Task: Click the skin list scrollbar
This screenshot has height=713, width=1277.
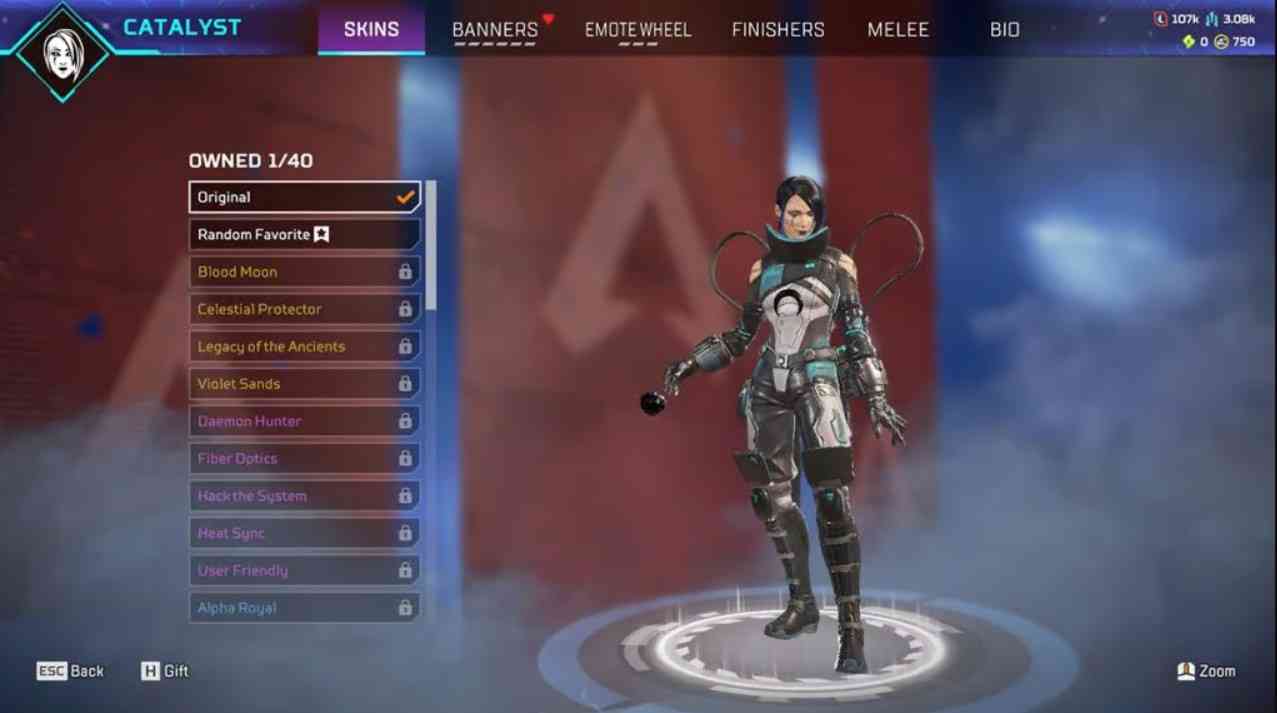Action: pos(431,245)
